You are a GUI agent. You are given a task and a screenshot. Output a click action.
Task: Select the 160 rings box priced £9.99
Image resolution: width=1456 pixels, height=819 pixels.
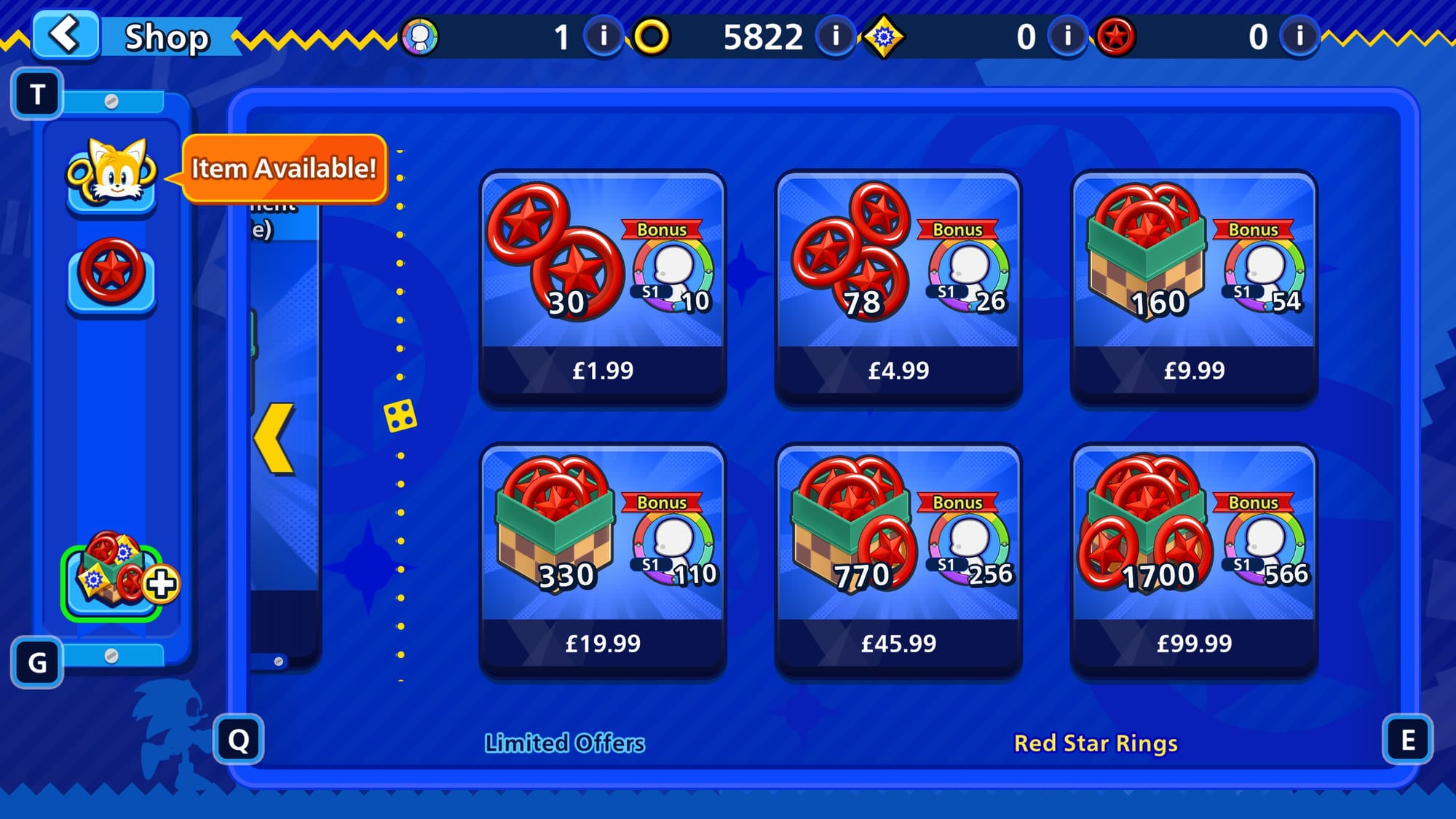[1193, 288]
